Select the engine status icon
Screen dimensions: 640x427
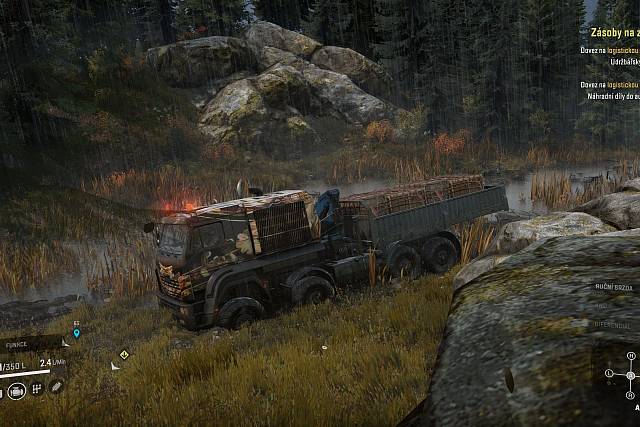[x=17, y=391]
